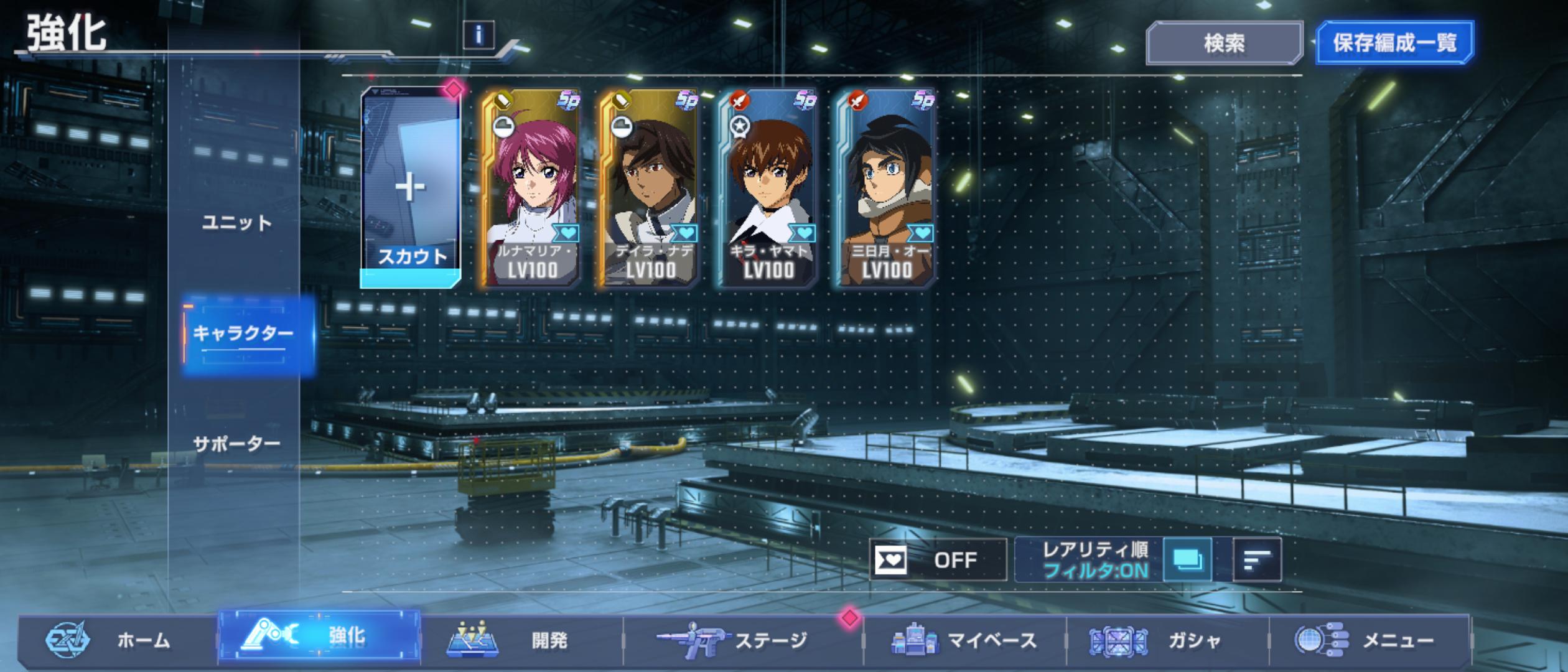Toggle the sort order bars icon

point(1257,560)
